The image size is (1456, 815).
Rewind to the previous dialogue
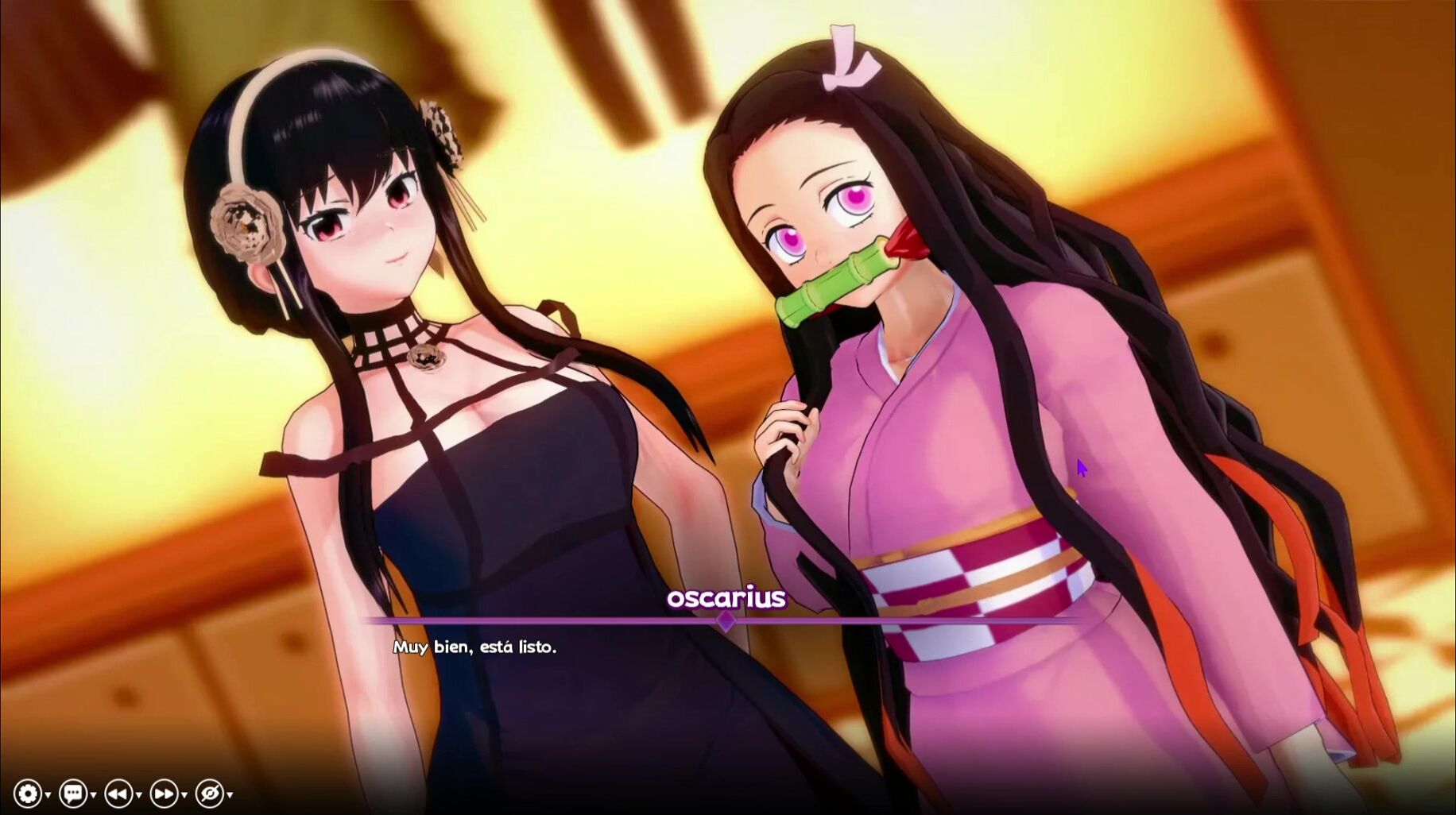click(118, 793)
